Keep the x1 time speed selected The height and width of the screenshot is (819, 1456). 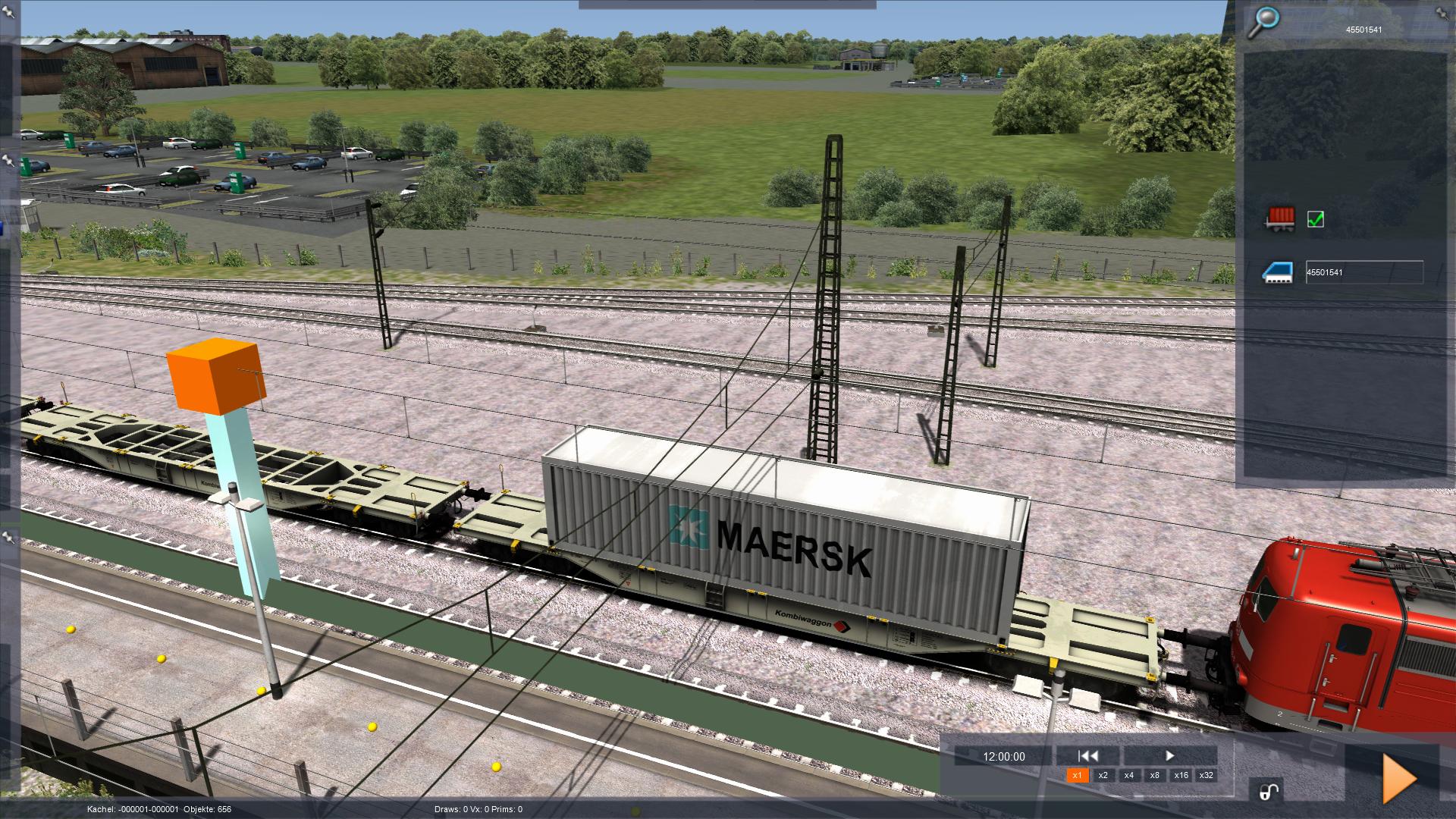[x=1078, y=775]
